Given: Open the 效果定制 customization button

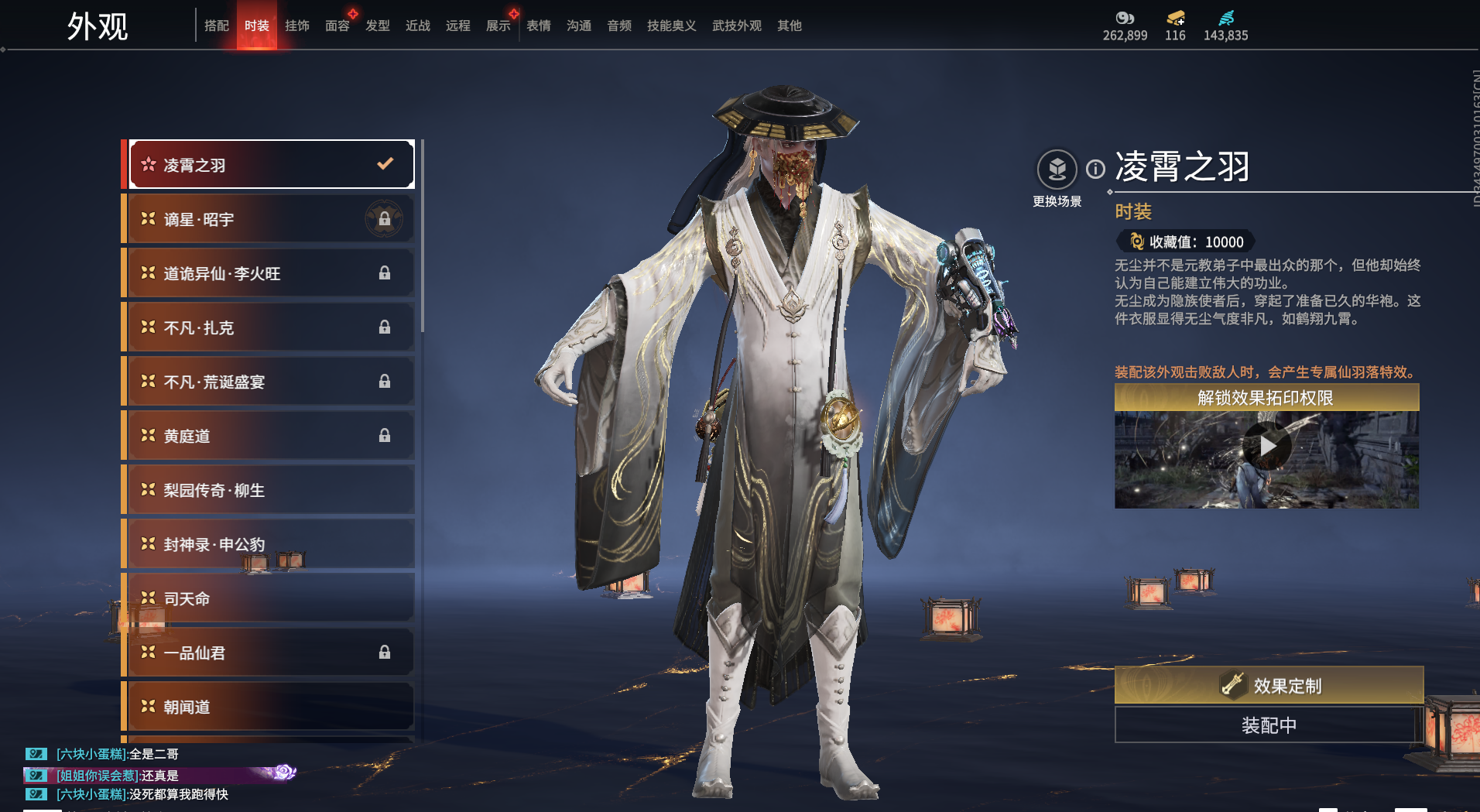Looking at the screenshot, I should [1268, 685].
